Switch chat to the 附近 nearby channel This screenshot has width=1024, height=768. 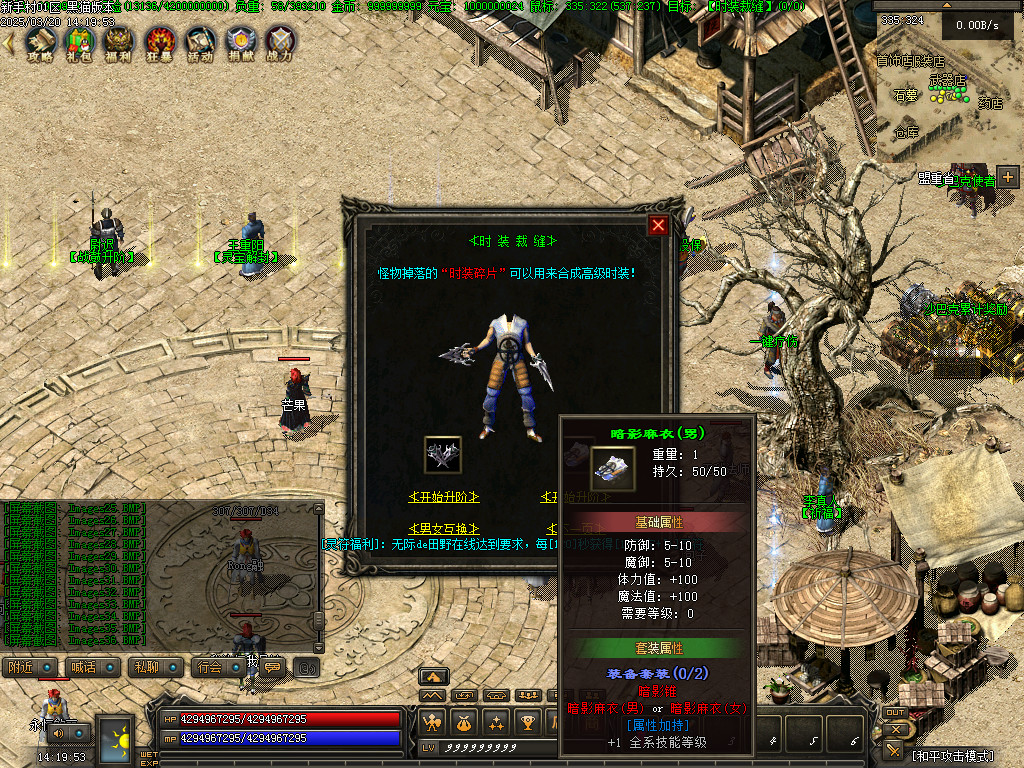(x=35, y=667)
